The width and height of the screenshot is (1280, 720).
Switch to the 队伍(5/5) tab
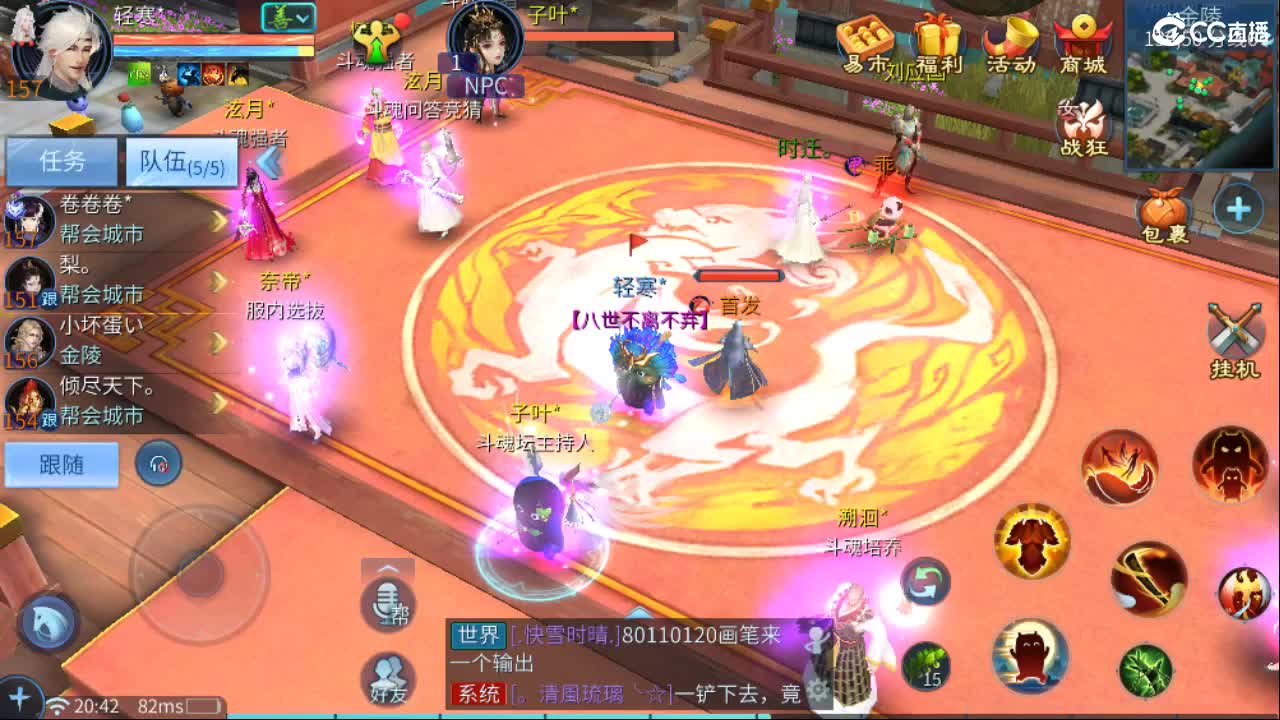tap(180, 162)
